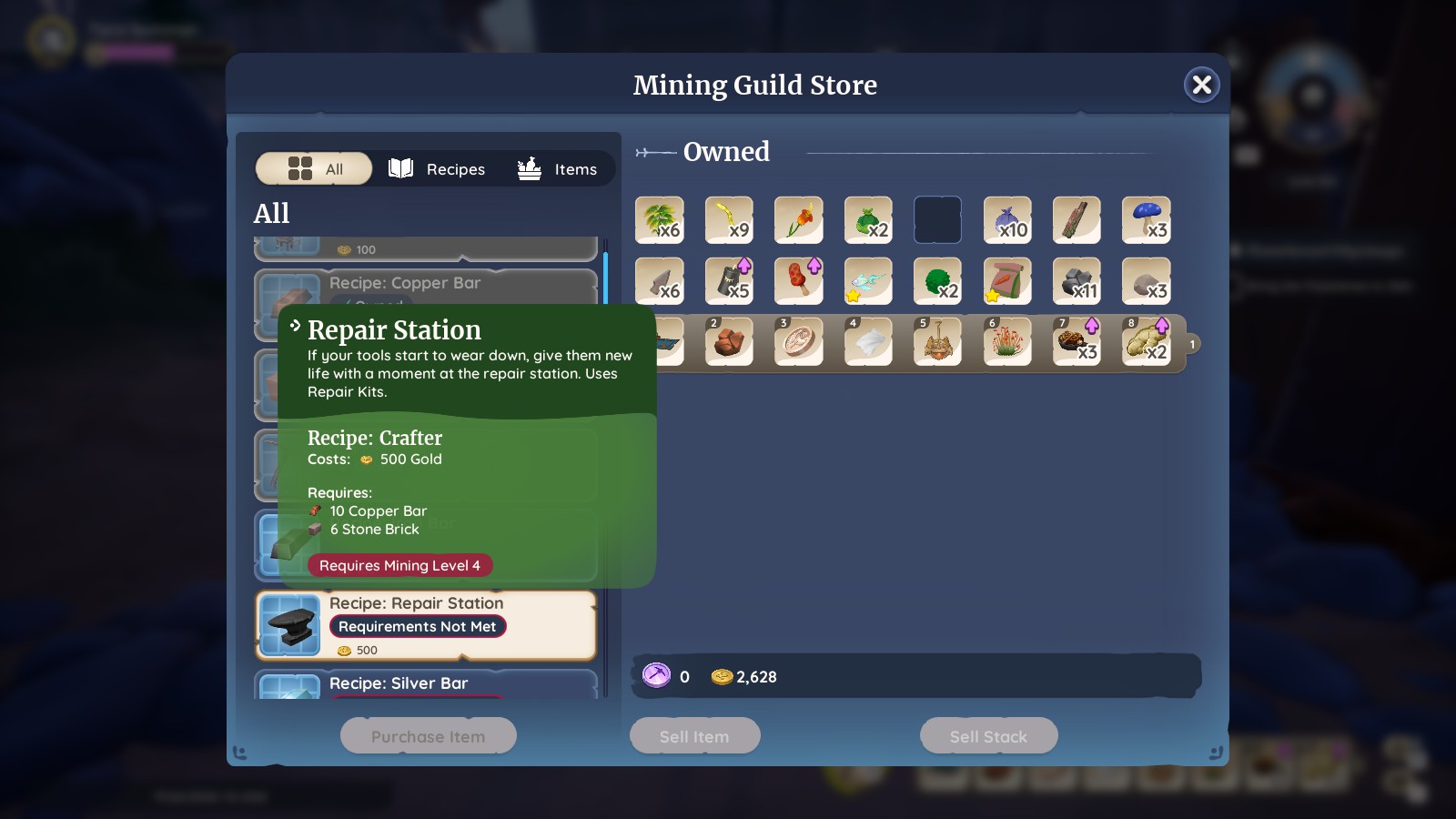Select copper ore in hotbar slot 2
This screenshot has height=819, width=1456.
point(729,341)
